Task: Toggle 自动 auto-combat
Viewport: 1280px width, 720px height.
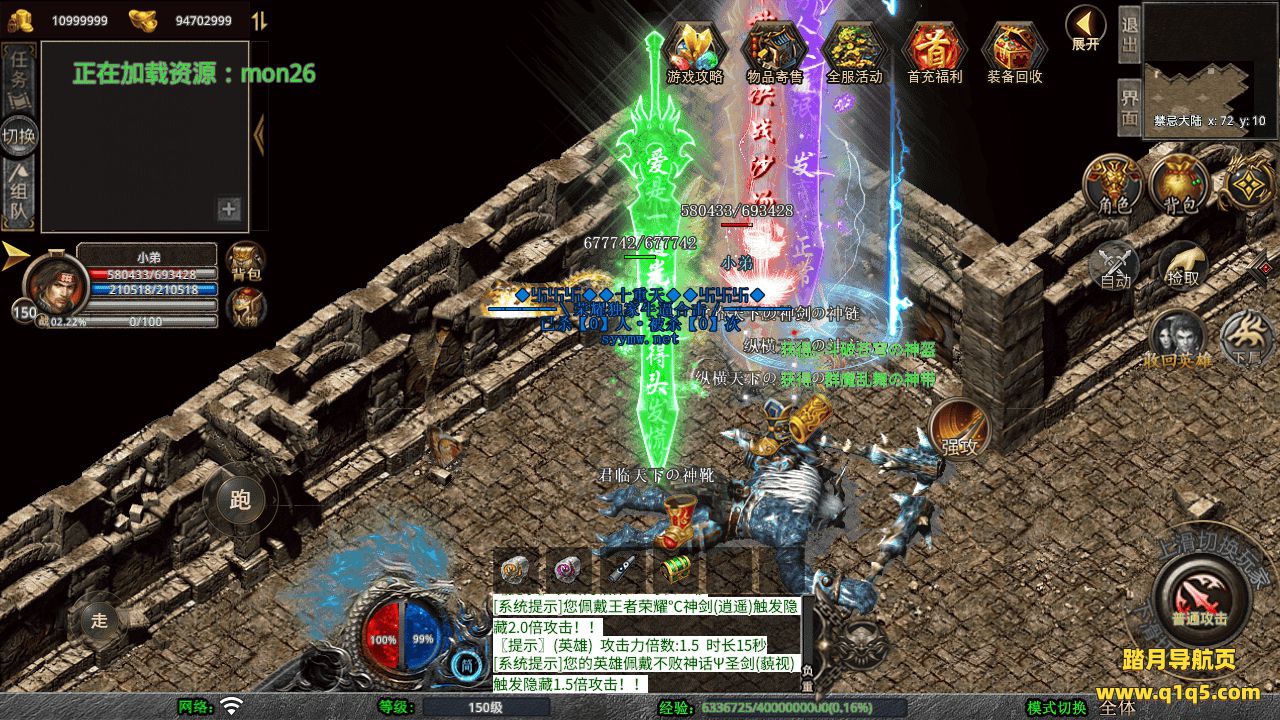Action: (x=1116, y=266)
